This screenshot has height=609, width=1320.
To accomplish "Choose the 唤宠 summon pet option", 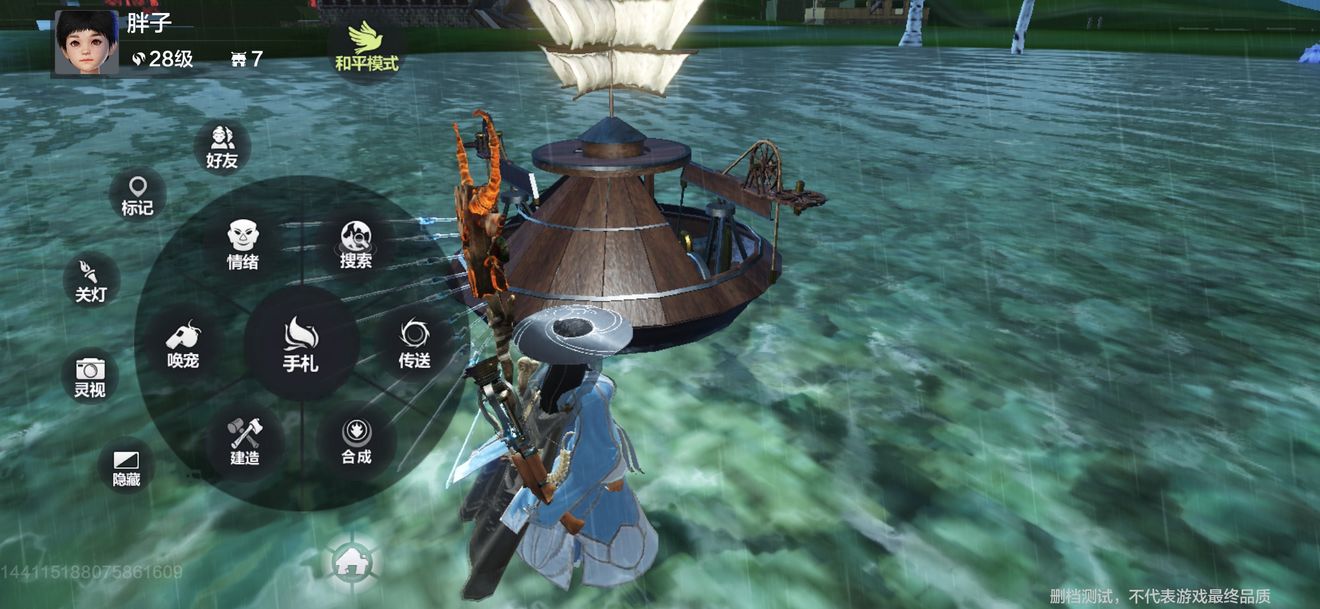I will tap(183, 343).
